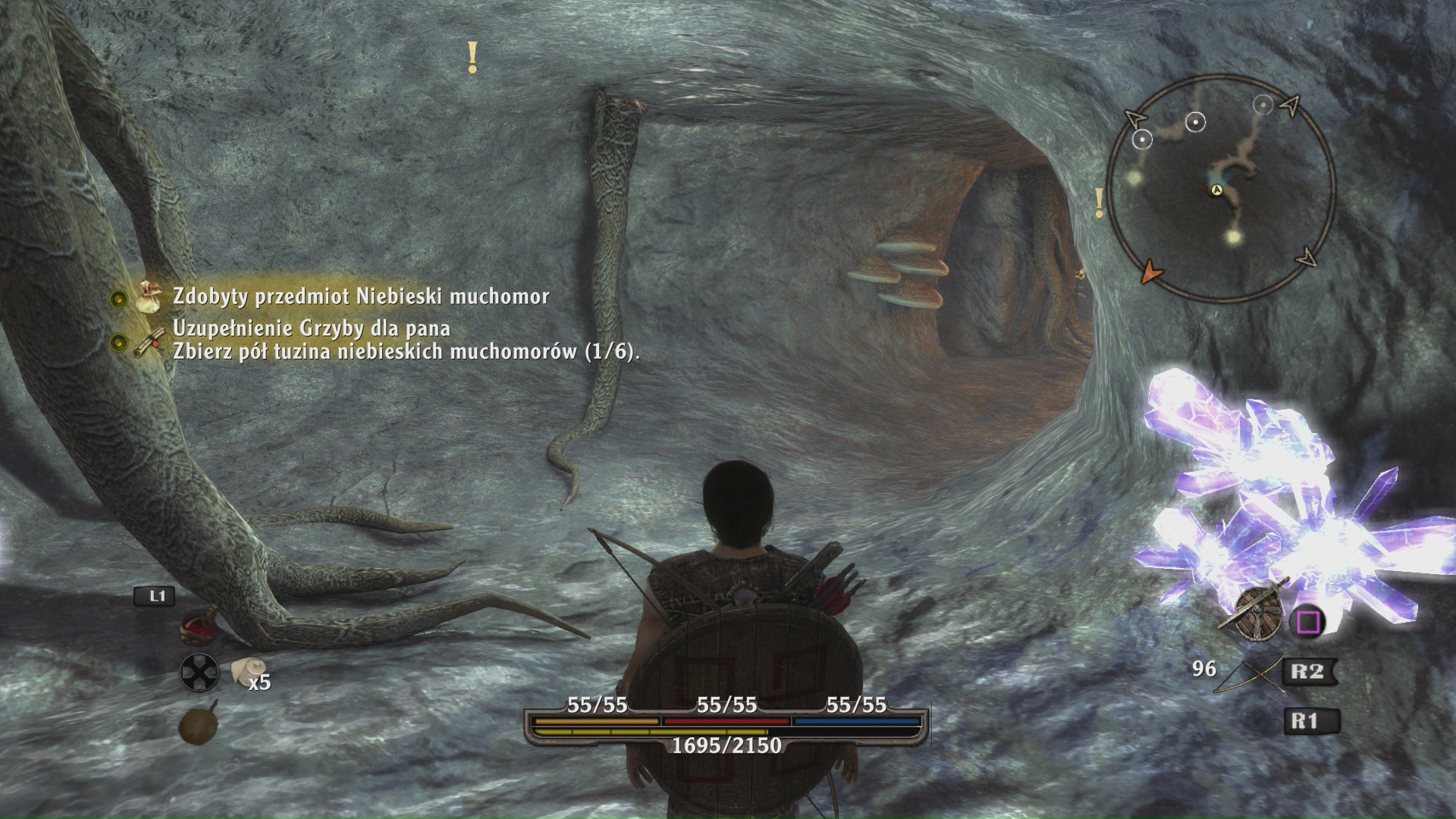Click the orange arrow marker on minimap rim
This screenshot has width=1456, height=819.
tap(1152, 271)
